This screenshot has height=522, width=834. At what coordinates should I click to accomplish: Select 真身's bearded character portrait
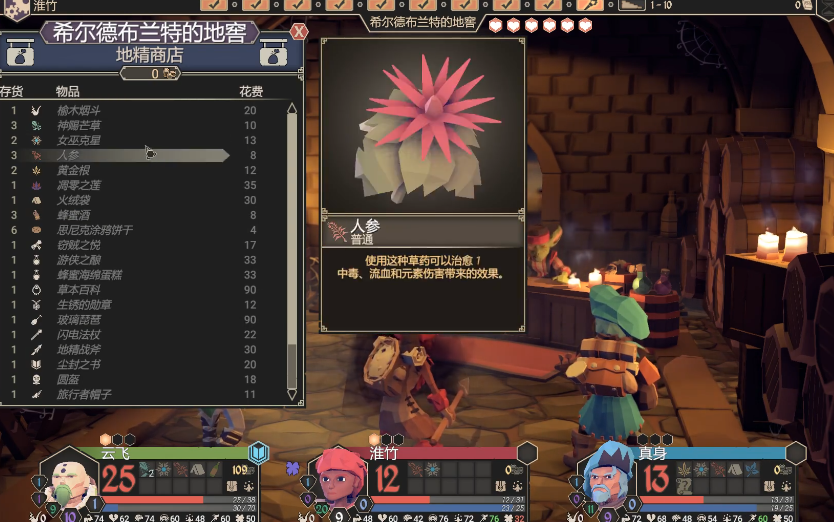click(x=606, y=479)
